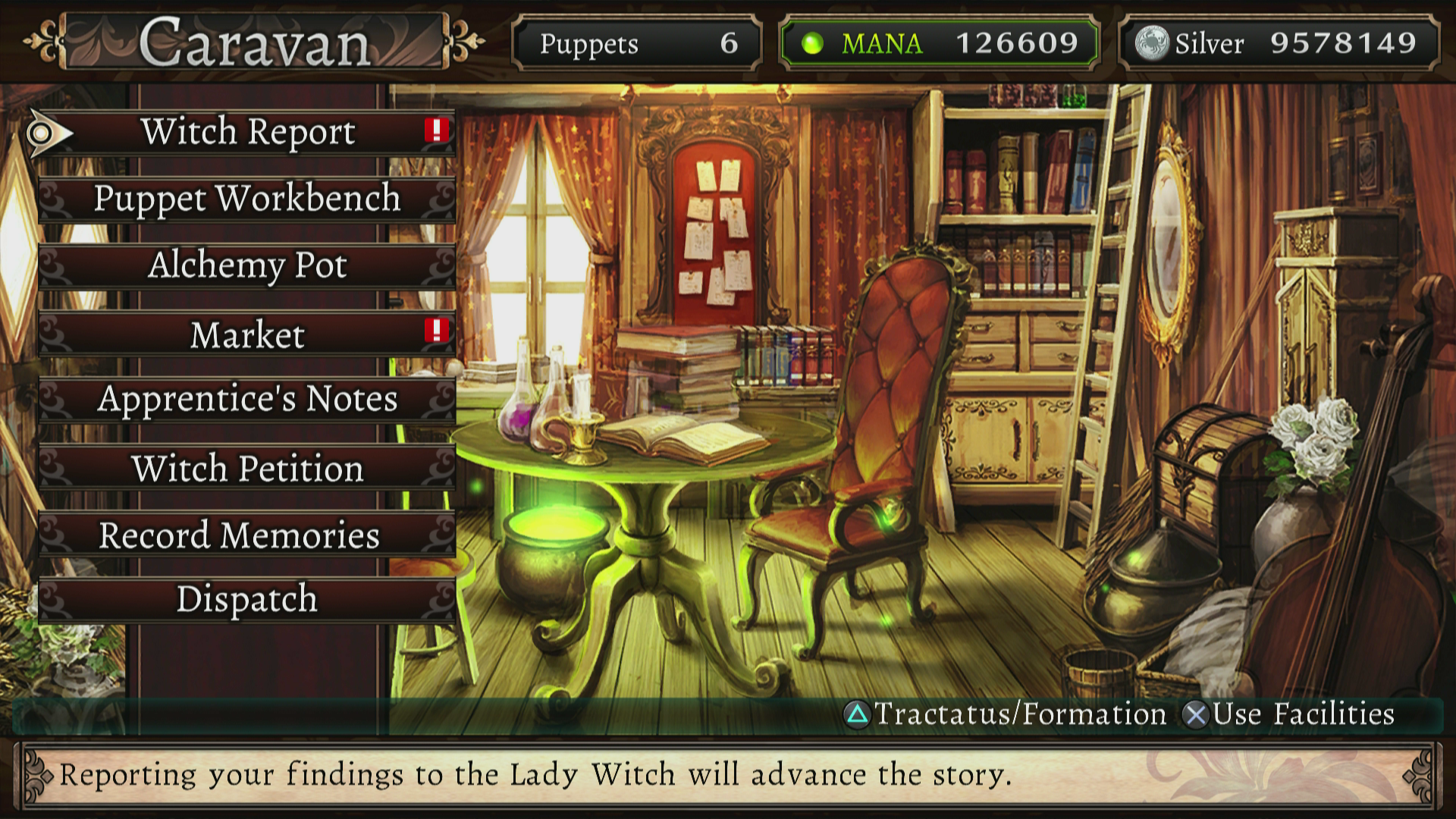Click the Puppets counter showing 6

pyautogui.click(x=637, y=43)
